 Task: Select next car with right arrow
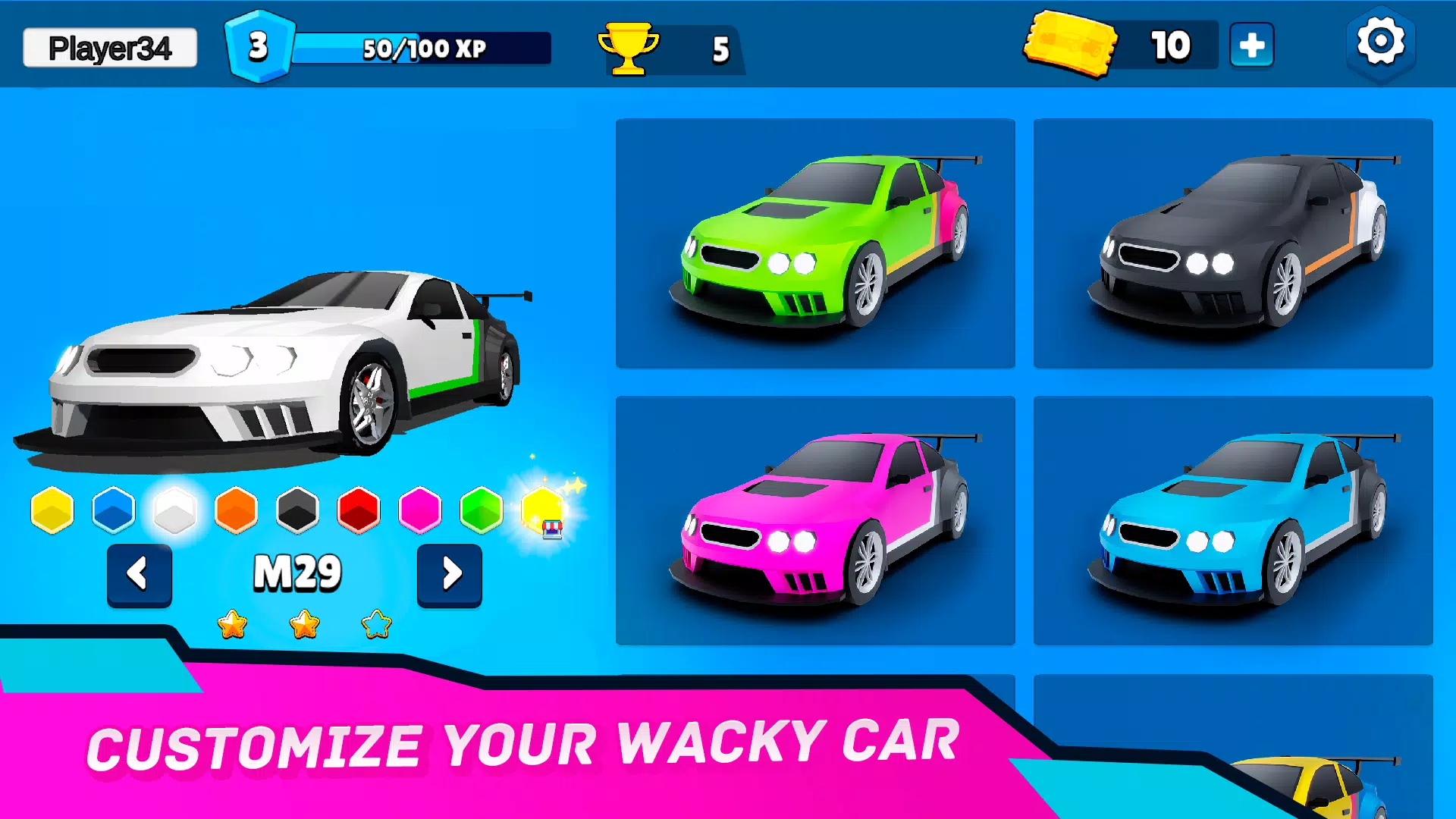click(x=449, y=575)
